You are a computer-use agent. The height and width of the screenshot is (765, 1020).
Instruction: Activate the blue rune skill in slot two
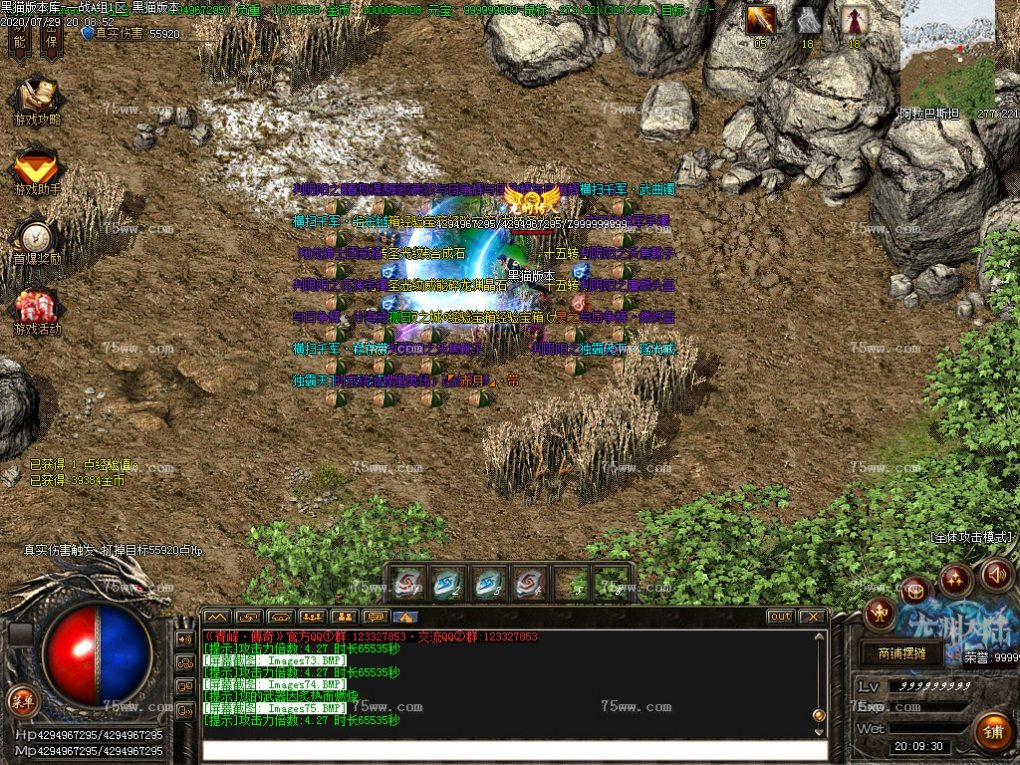click(448, 581)
